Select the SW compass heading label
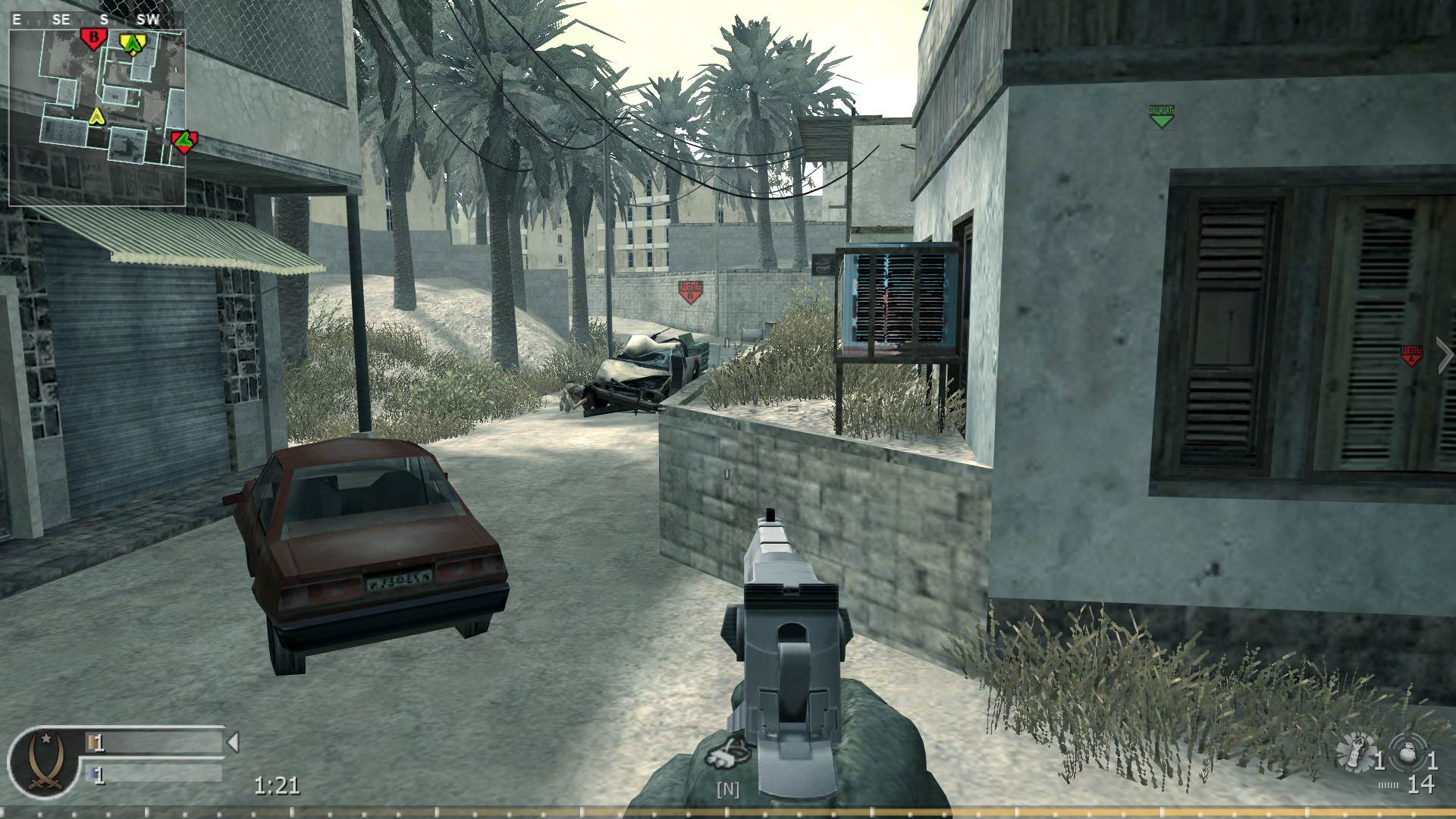This screenshot has height=819, width=1456. [149, 20]
